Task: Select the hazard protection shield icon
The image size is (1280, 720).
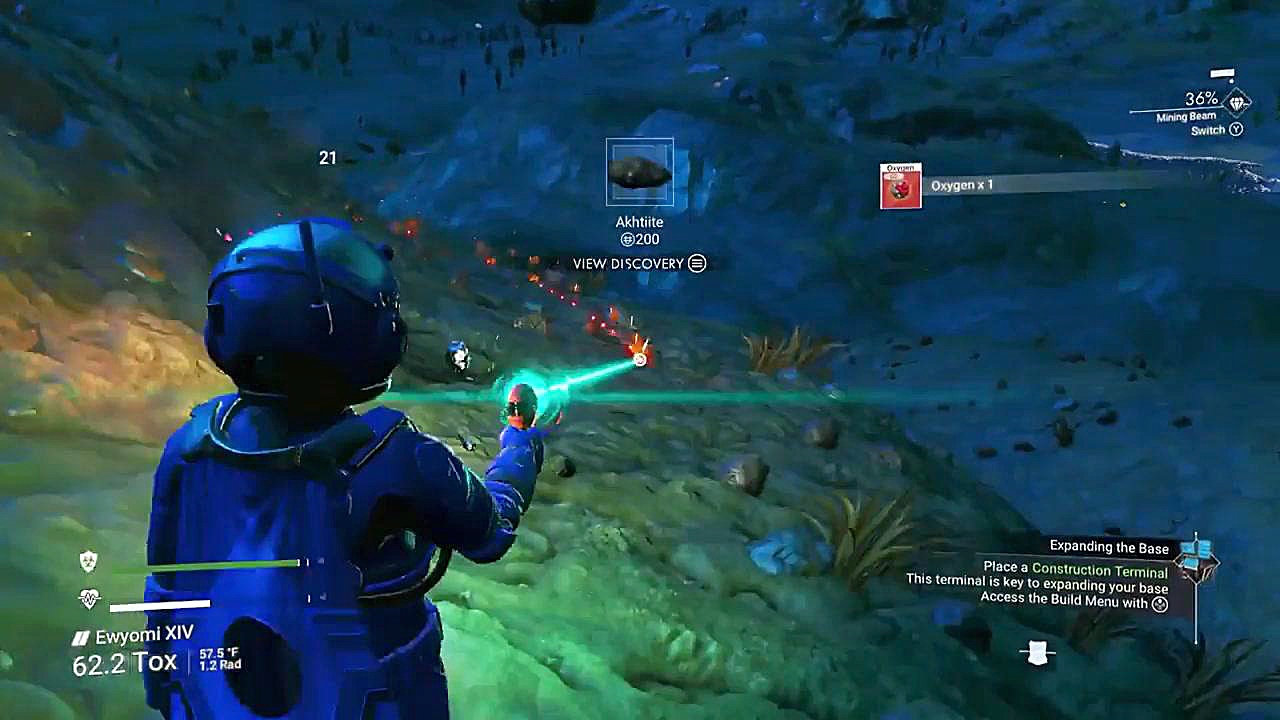Action: pos(89,562)
